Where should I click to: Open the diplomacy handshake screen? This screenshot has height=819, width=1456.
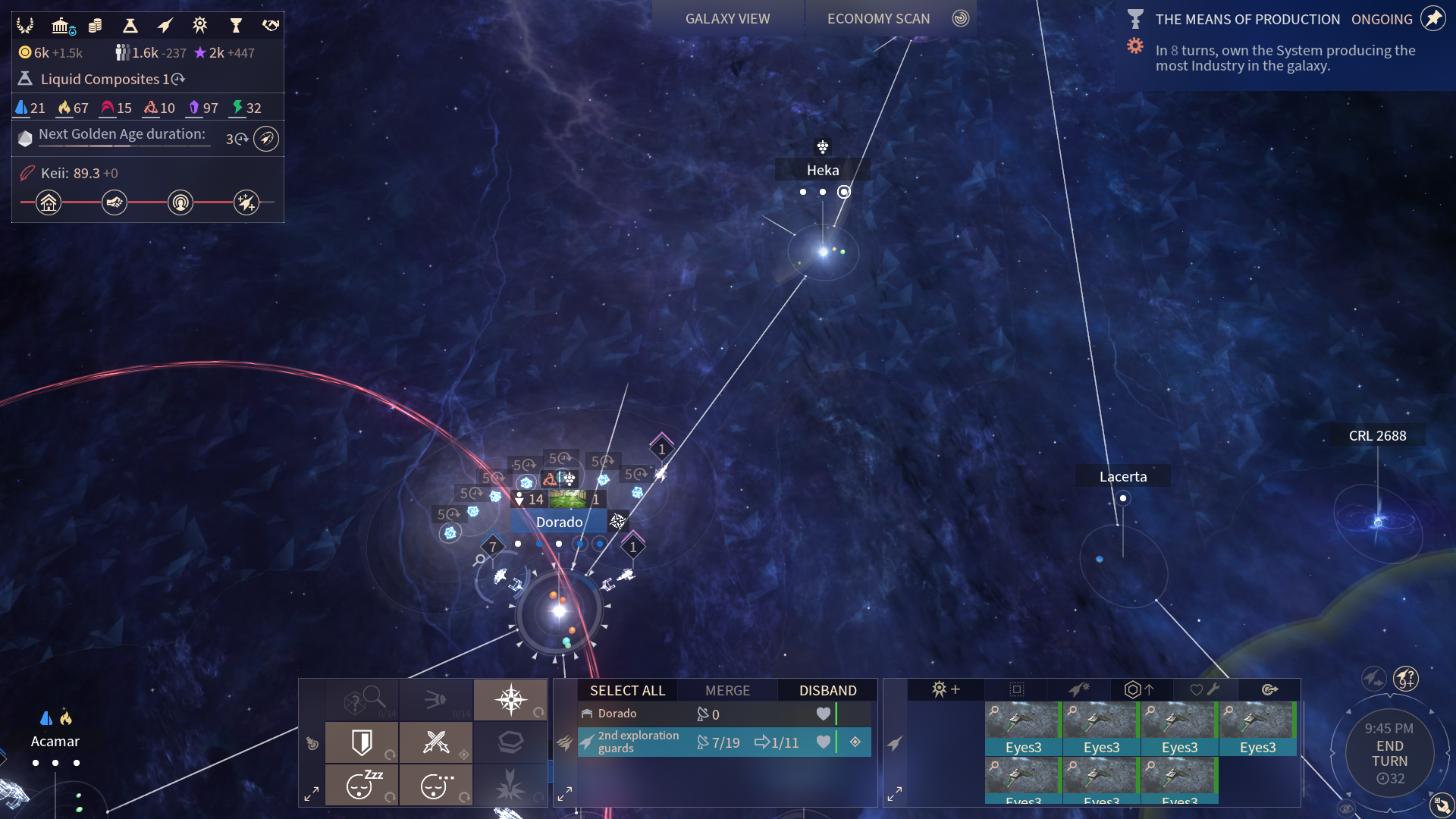[x=271, y=26]
